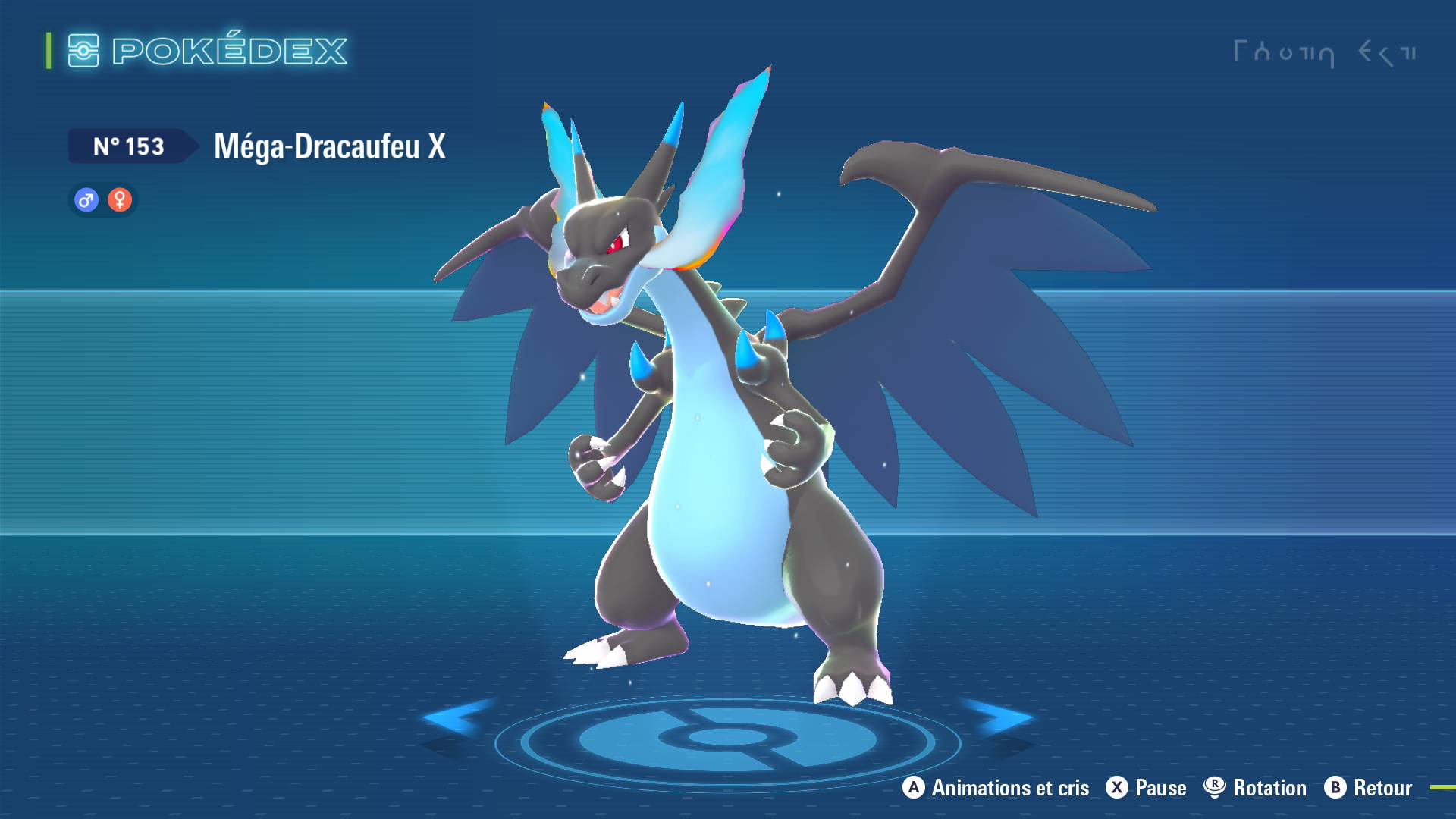
Task: Click the A button prompt for Animations et cris
Action: (x=912, y=788)
